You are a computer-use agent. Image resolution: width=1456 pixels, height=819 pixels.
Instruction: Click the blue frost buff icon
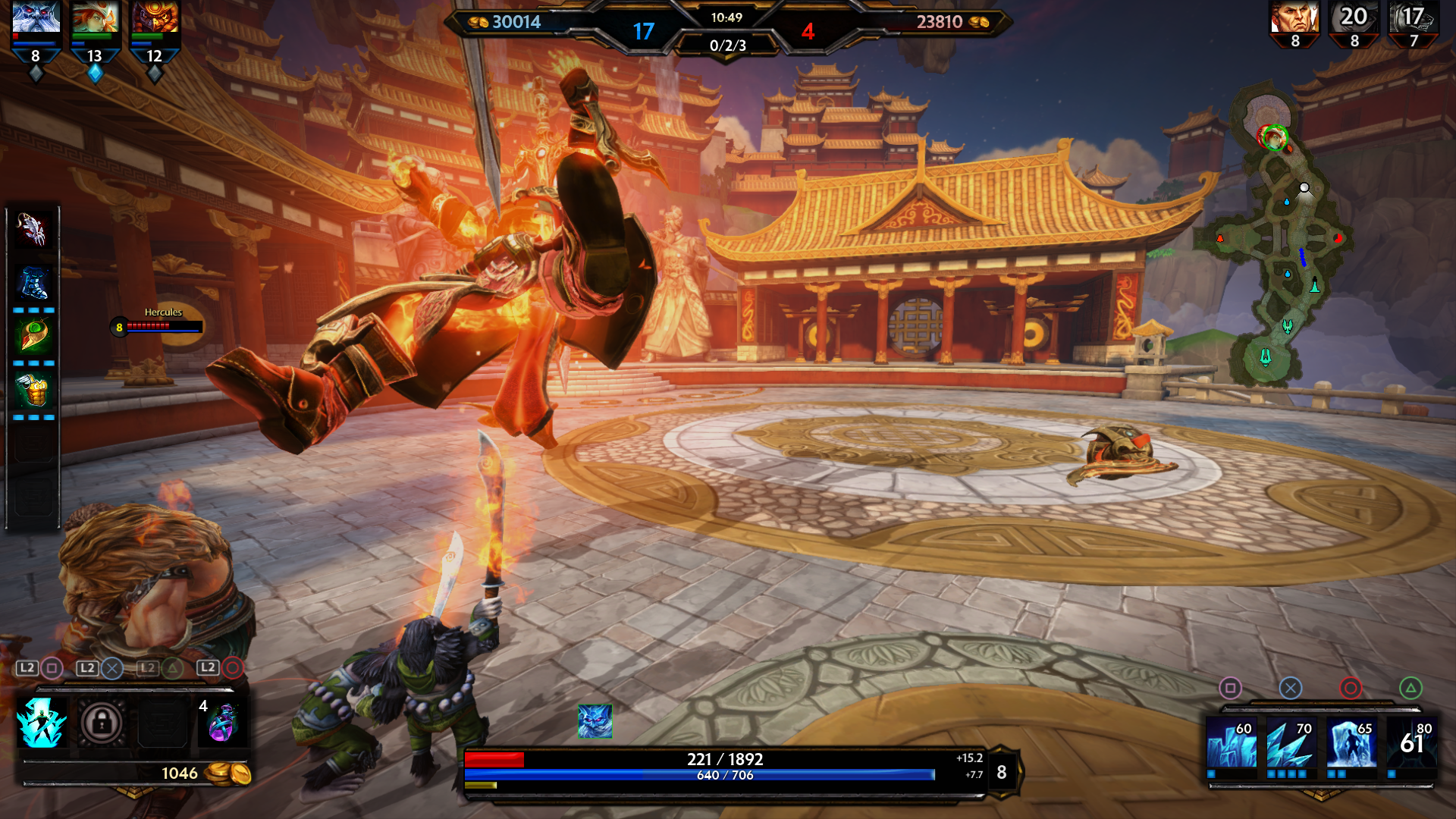tap(595, 720)
